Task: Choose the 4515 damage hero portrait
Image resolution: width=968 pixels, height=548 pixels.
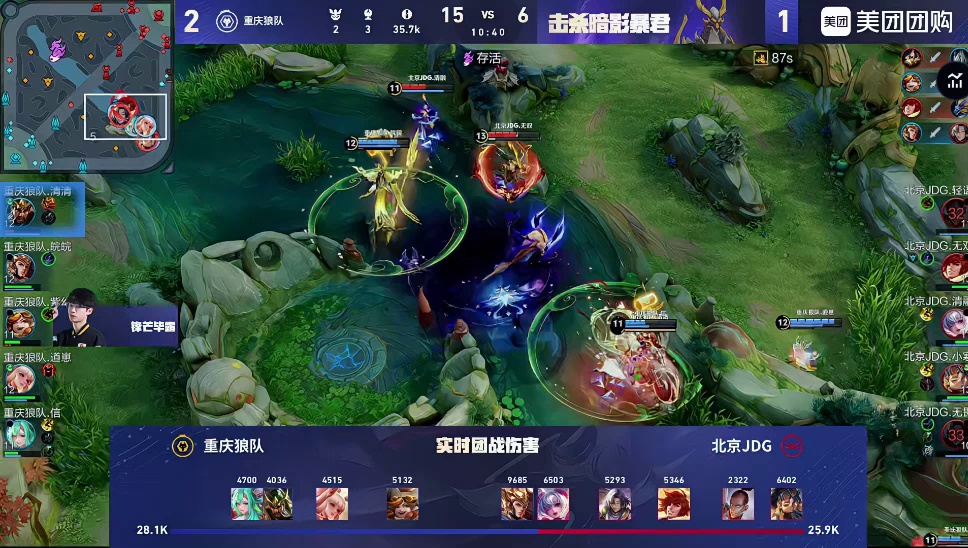Action: point(332,503)
